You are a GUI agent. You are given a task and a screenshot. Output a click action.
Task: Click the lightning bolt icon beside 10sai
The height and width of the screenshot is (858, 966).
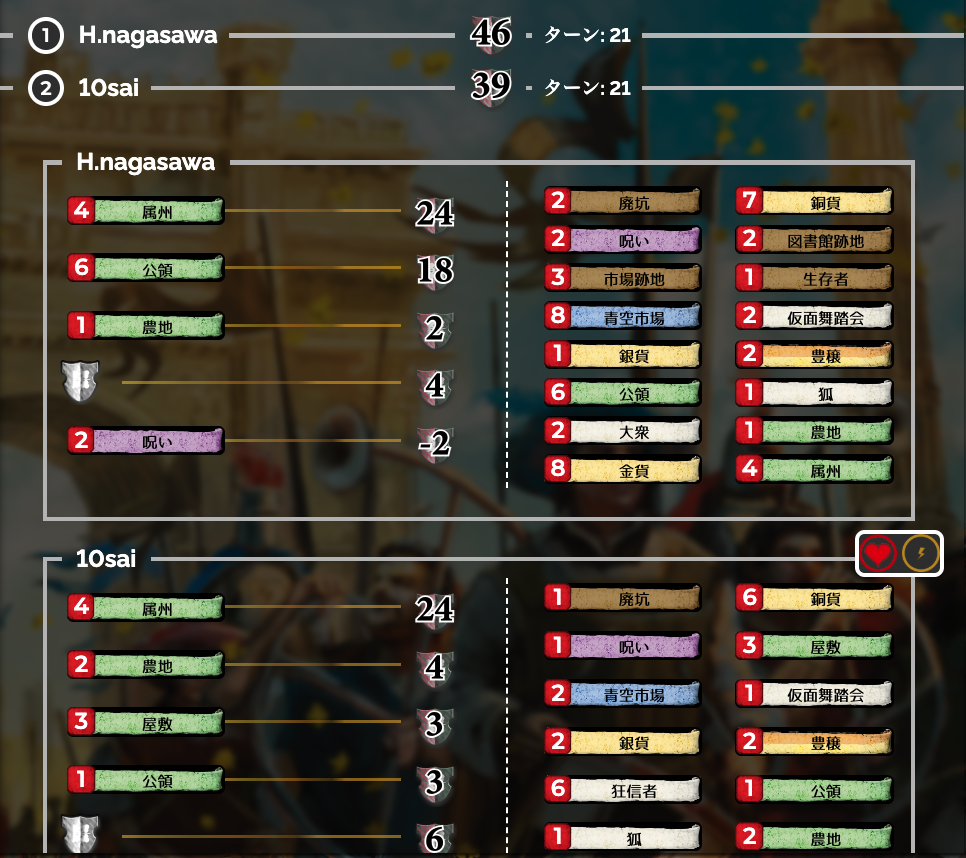921,553
